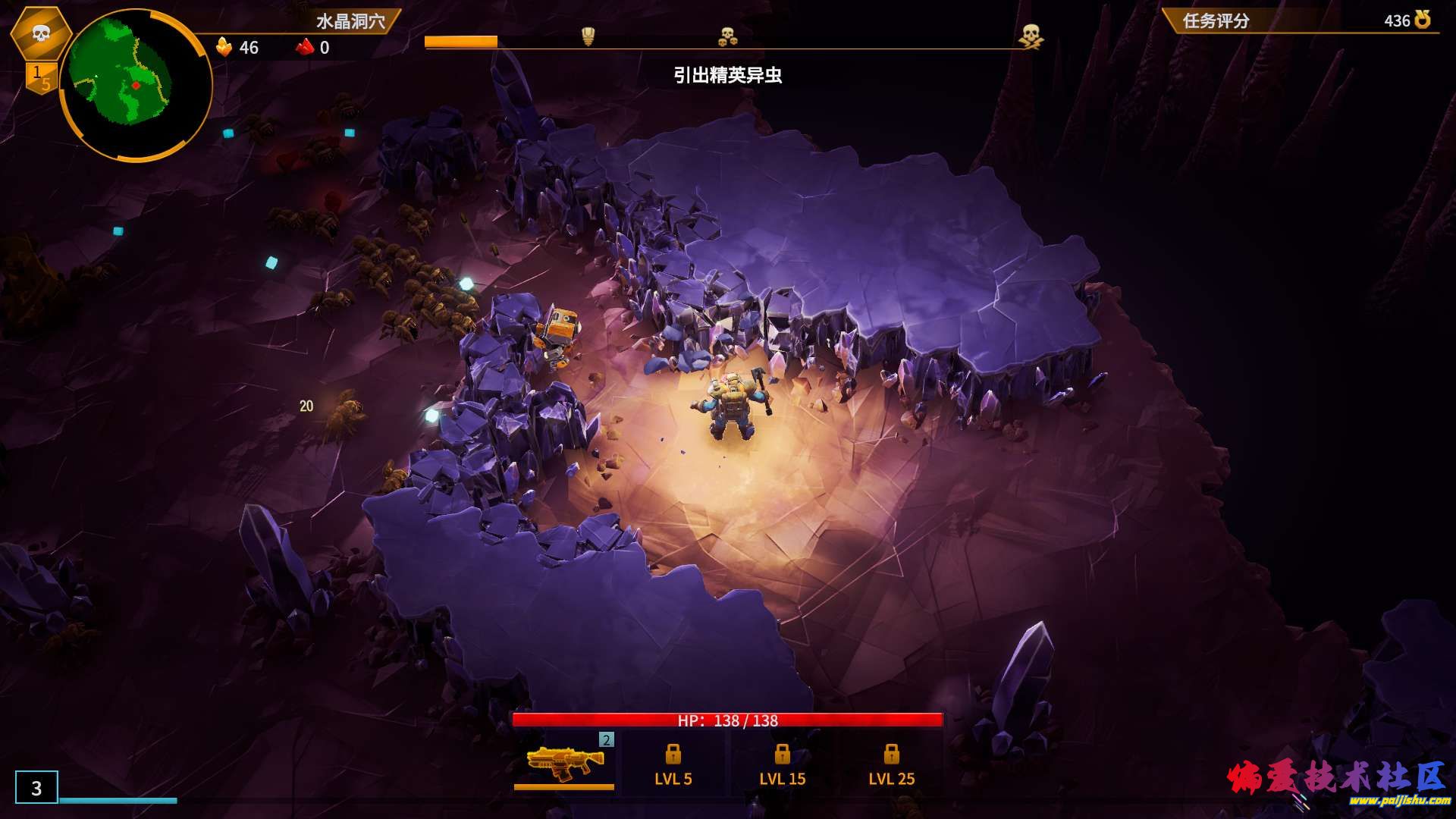Viewport: 1456px width, 819px height.
Task: Click the circular cave minimap
Action: (135, 85)
